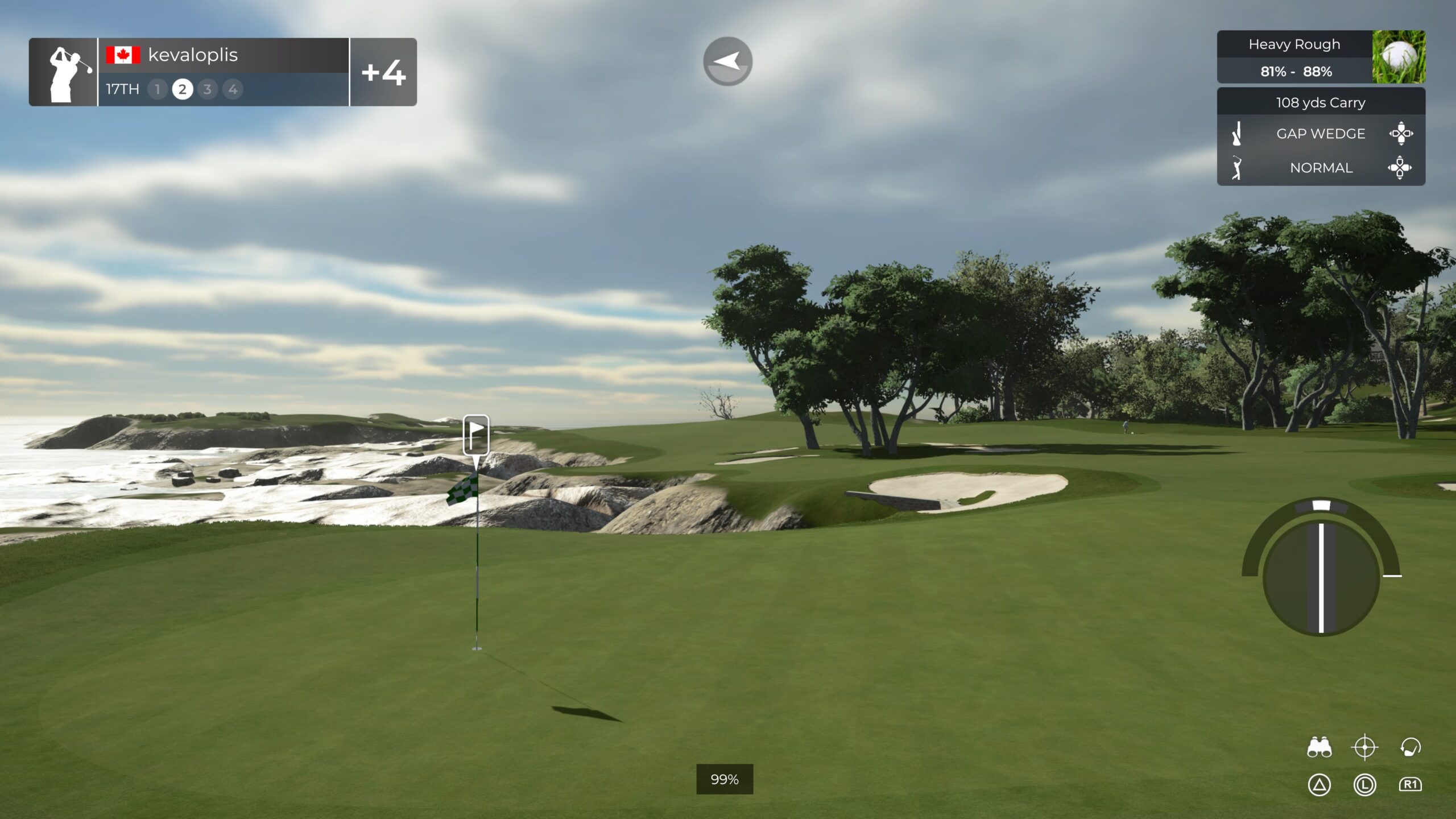Click the white flag pin marker
Viewport: 1456px width, 819px height.
click(x=476, y=435)
